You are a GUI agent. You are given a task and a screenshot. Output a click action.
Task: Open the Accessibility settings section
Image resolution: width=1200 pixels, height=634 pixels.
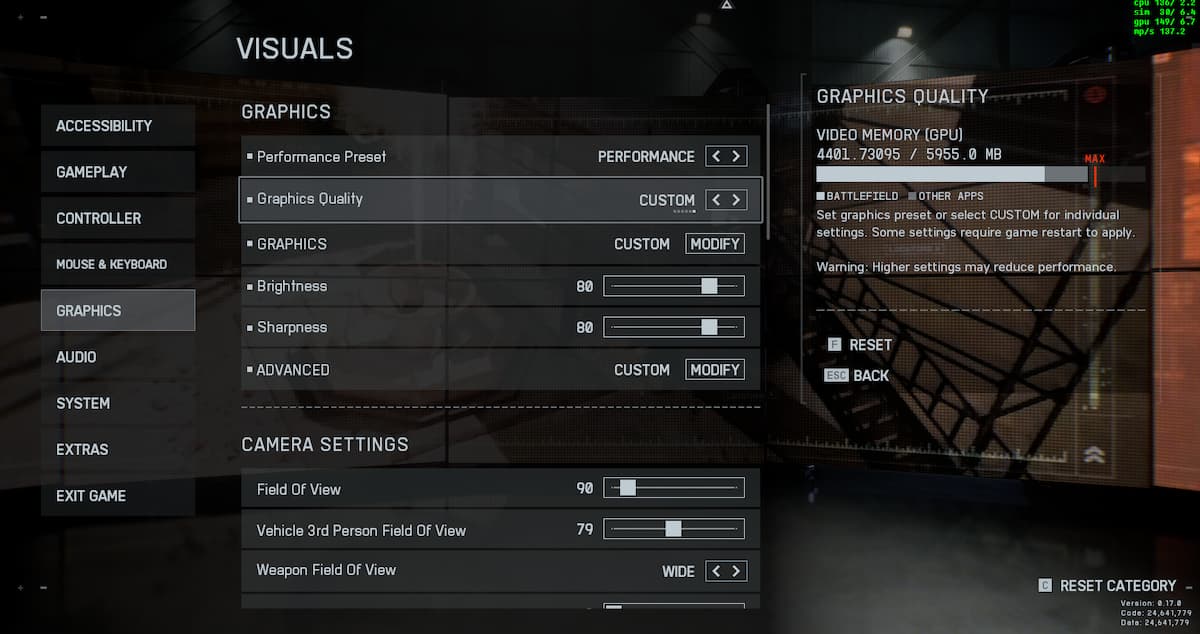point(117,126)
